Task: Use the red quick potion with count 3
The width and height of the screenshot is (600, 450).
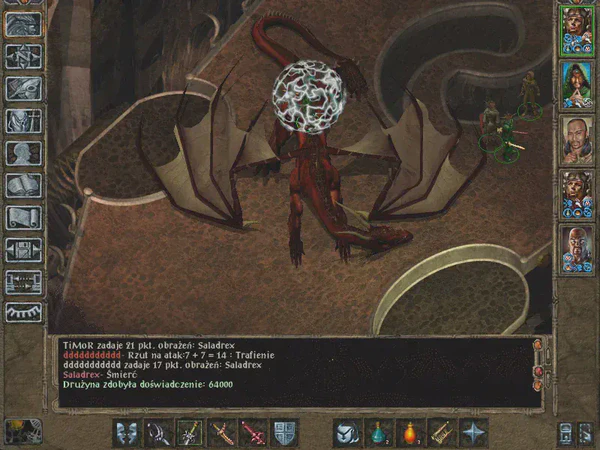Action: [x=410, y=432]
